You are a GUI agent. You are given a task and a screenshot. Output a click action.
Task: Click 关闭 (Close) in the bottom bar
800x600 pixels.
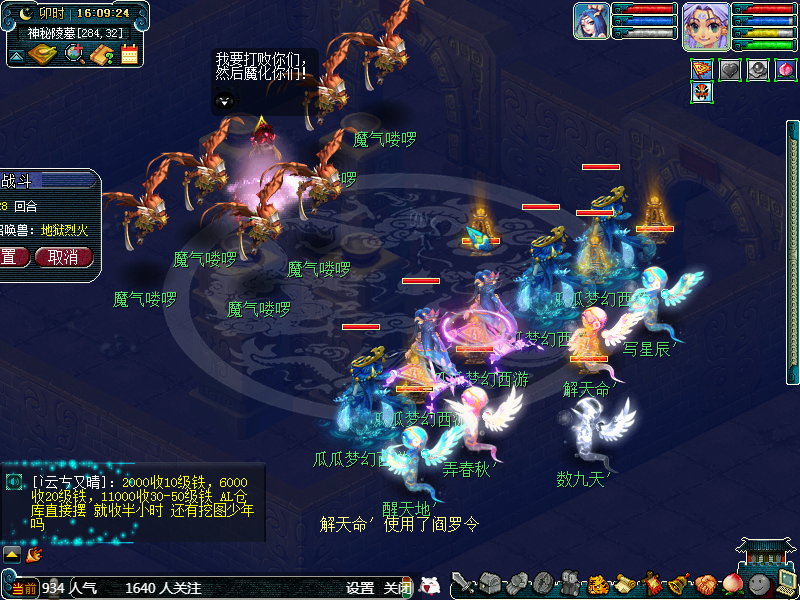click(398, 588)
